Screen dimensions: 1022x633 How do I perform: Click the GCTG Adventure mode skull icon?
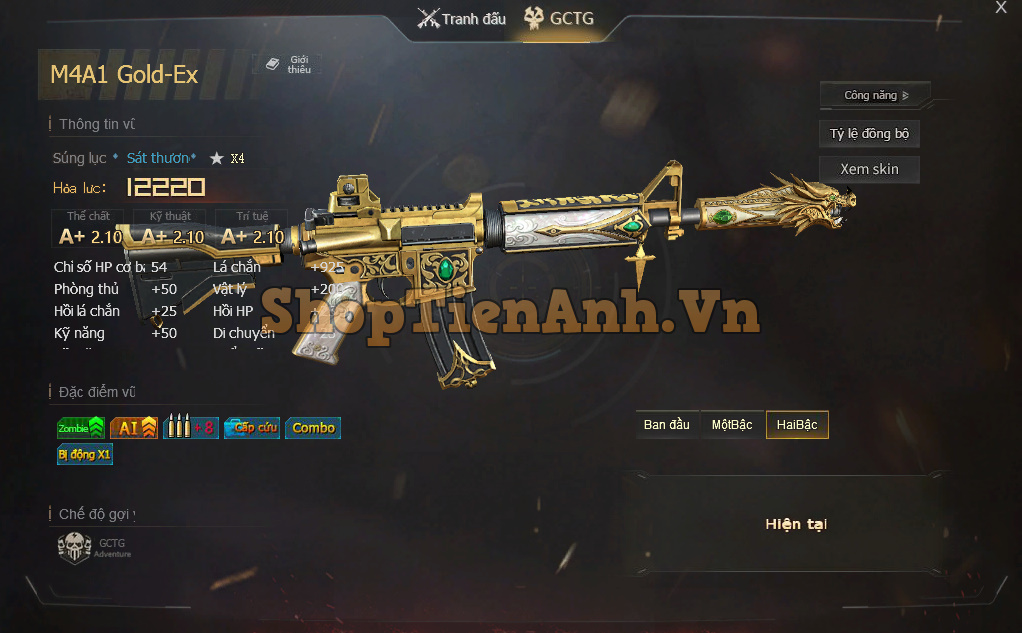pyautogui.click(x=75, y=547)
